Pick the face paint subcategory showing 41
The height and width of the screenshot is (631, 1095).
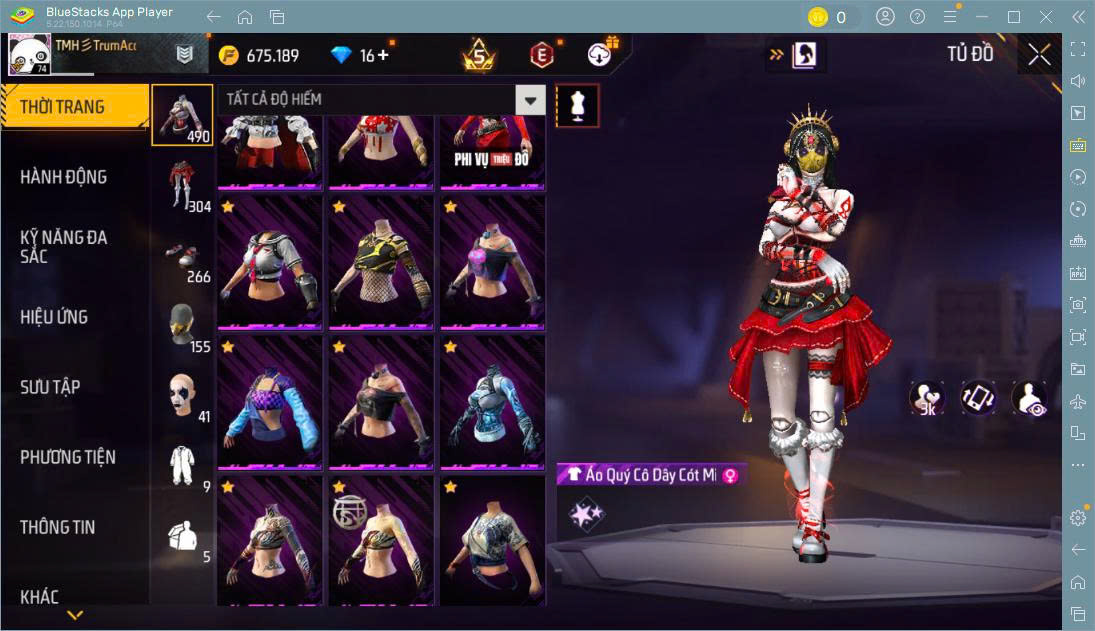tap(182, 397)
